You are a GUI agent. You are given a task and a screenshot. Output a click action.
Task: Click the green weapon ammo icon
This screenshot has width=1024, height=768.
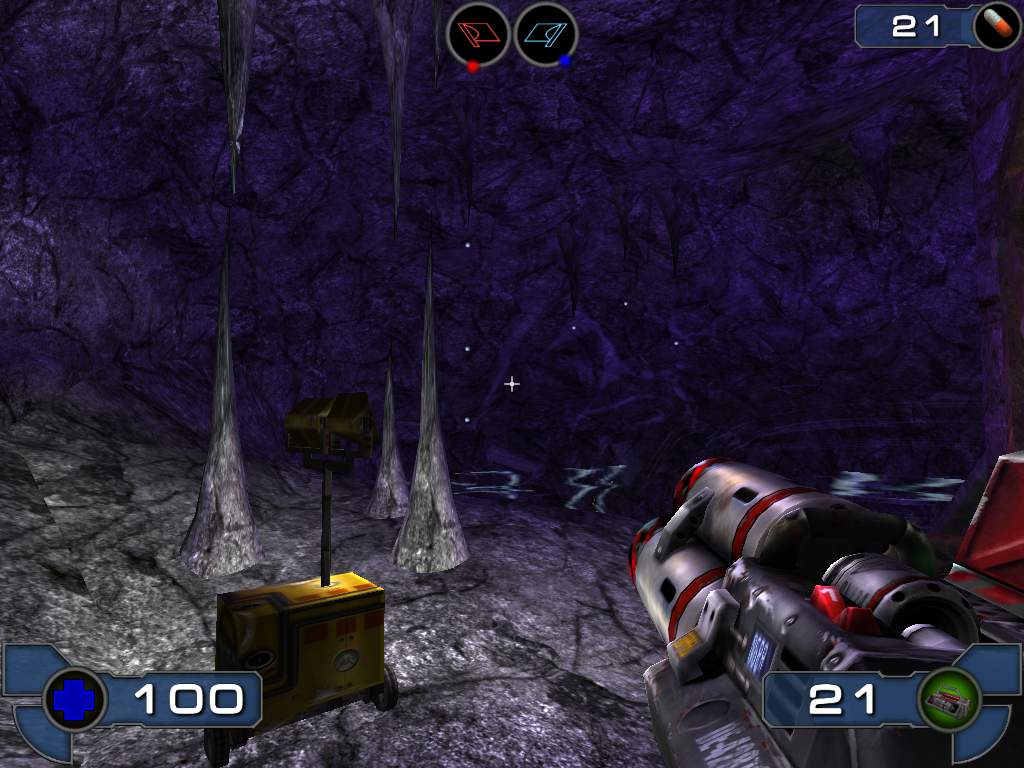(949, 699)
